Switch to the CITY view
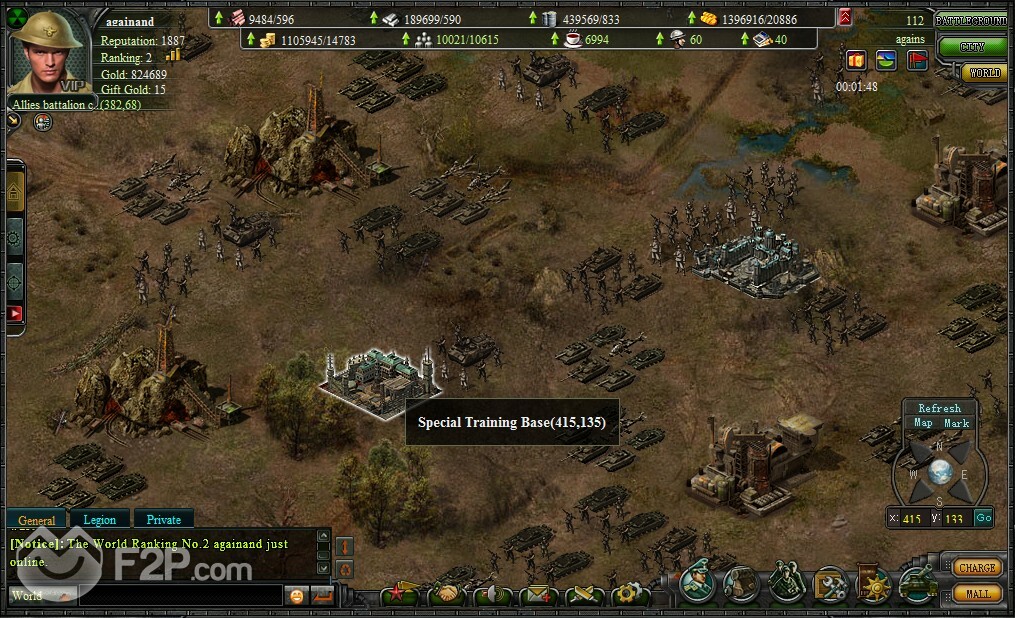 pos(971,46)
